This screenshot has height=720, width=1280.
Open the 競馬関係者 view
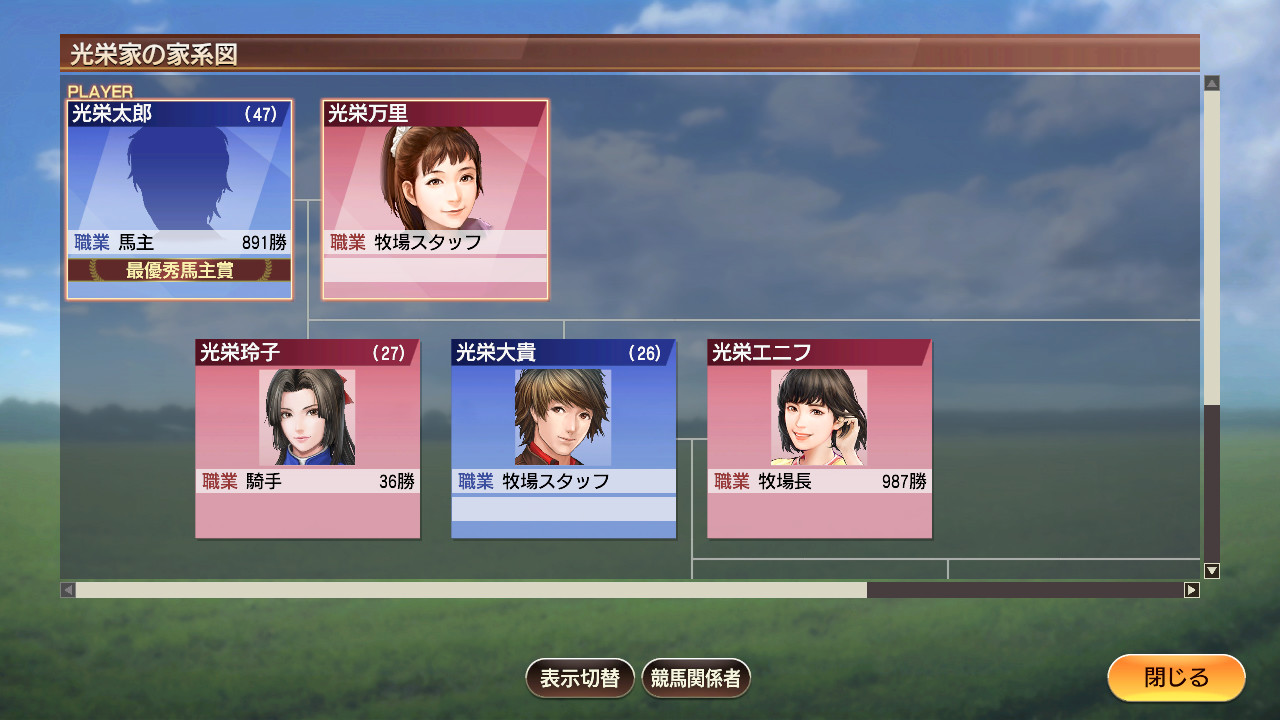696,678
